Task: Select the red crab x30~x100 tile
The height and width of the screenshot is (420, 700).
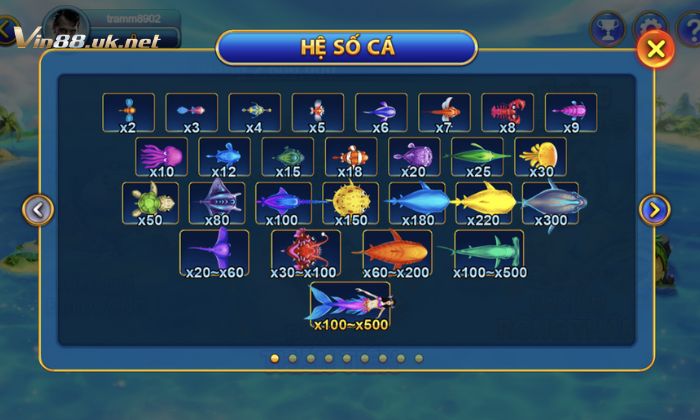Action: pyautogui.click(x=306, y=253)
